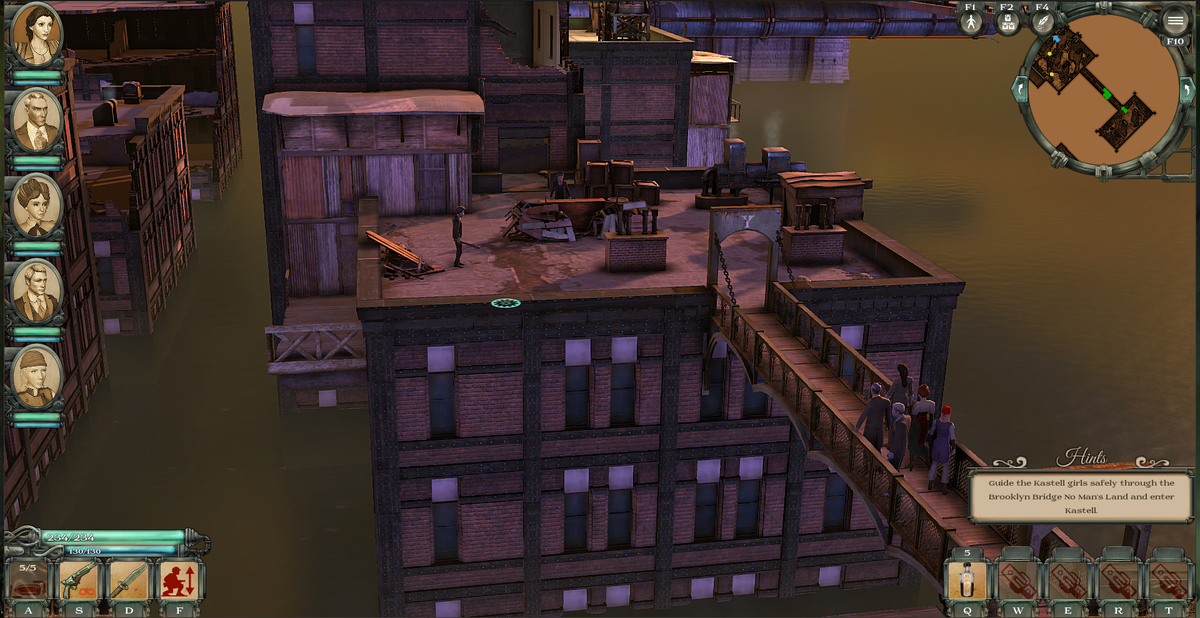Viewport: 1200px width, 618px height.
Task: Open the main menu hamburger button
Action: pyautogui.click(x=1175, y=21)
